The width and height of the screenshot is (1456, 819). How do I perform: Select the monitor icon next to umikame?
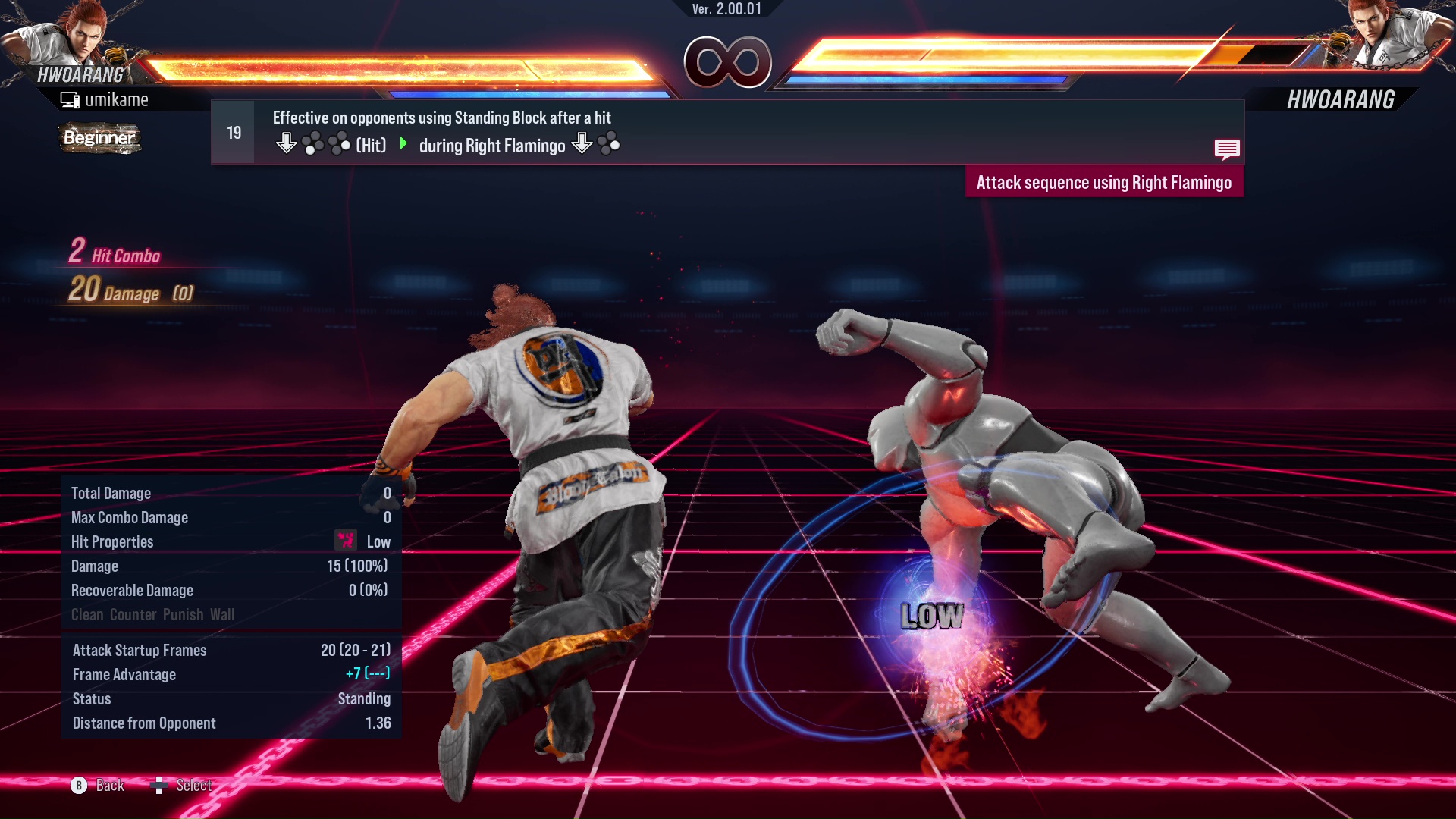(70, 99)
